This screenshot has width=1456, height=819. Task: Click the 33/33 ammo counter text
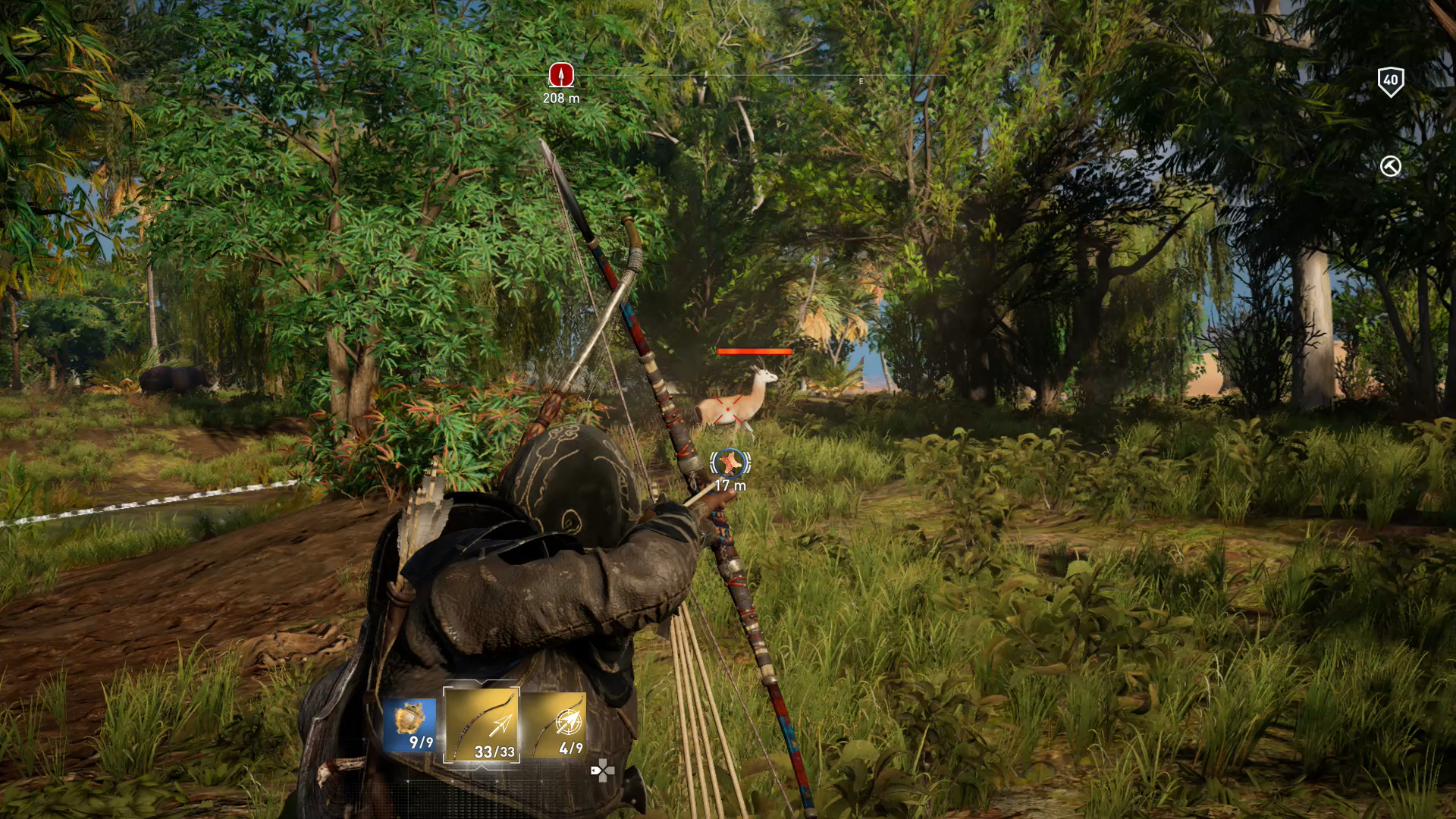[x=495, y=752]
